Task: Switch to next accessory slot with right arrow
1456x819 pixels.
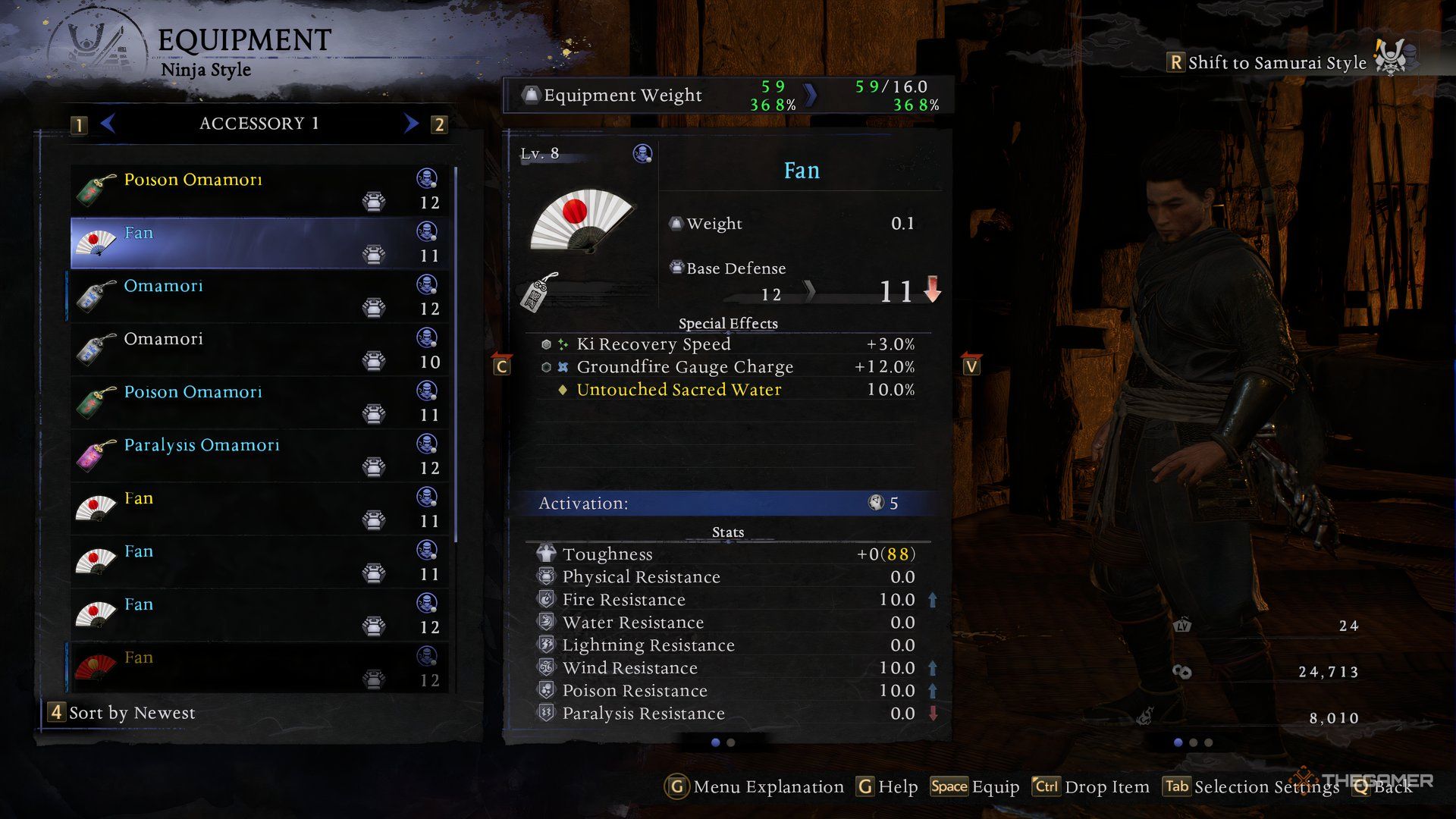Action: pos(411,123)
